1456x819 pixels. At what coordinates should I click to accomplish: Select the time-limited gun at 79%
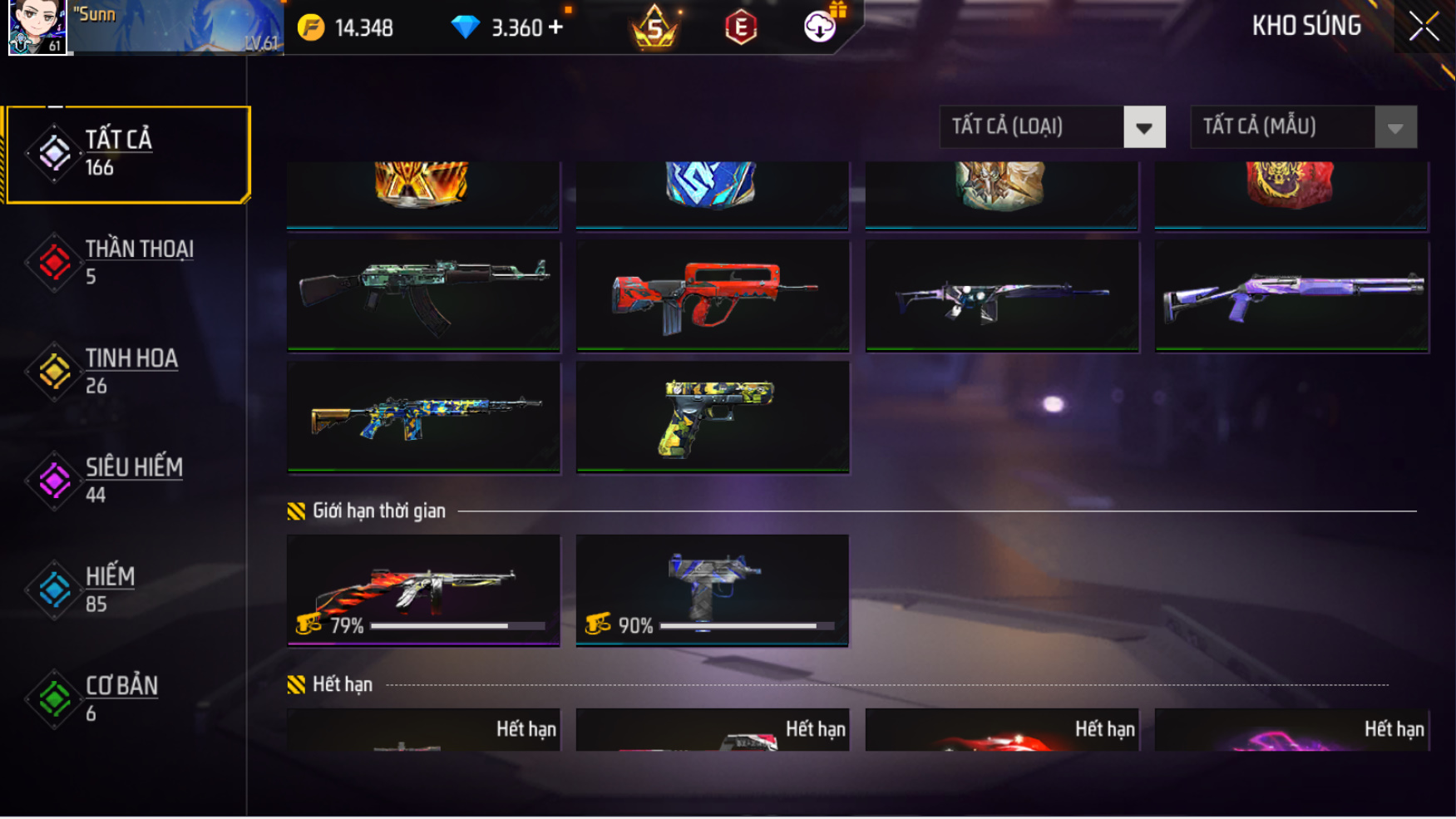point(423,590)
